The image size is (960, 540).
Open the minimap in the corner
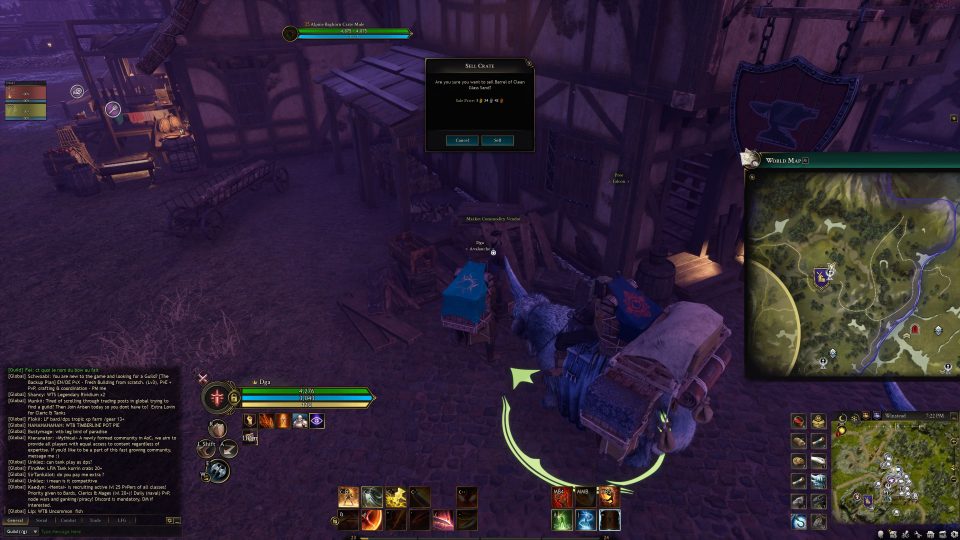(x=892, y=470)
